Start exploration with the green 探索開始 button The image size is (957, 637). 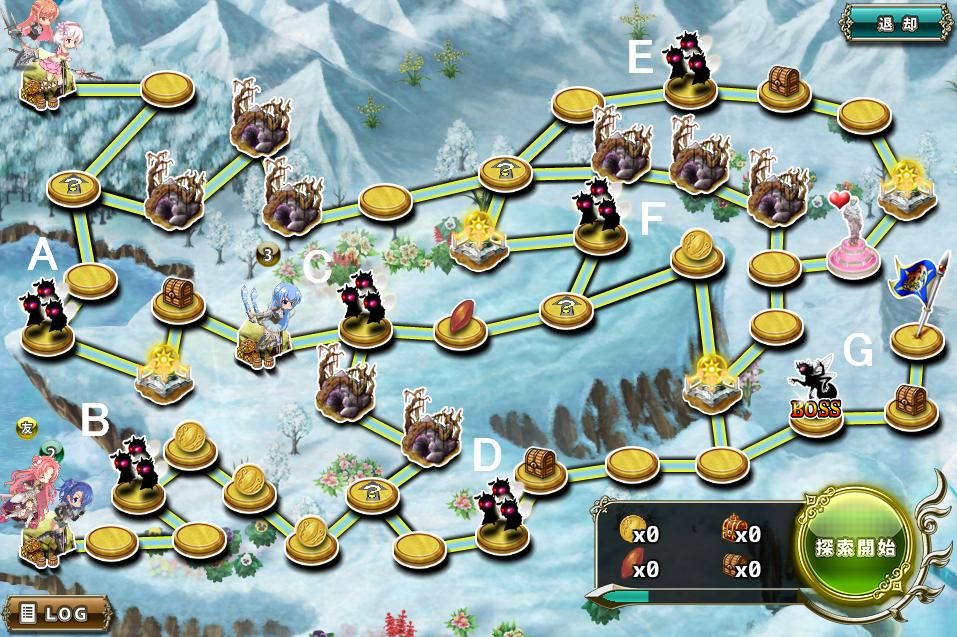click(x=854, y=548)
